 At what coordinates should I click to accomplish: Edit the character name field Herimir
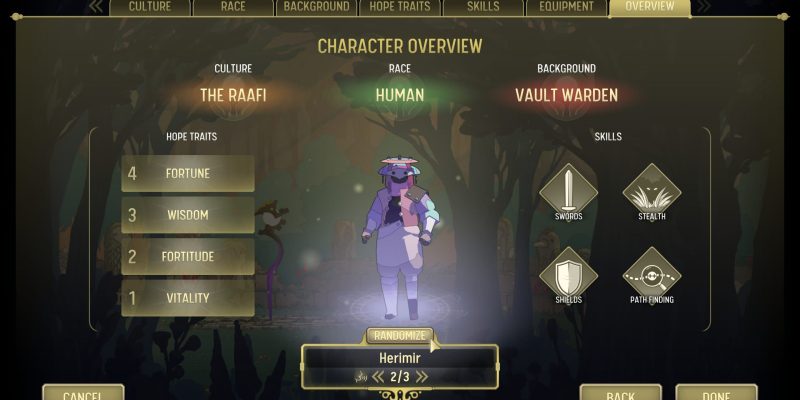coord(399,356)
